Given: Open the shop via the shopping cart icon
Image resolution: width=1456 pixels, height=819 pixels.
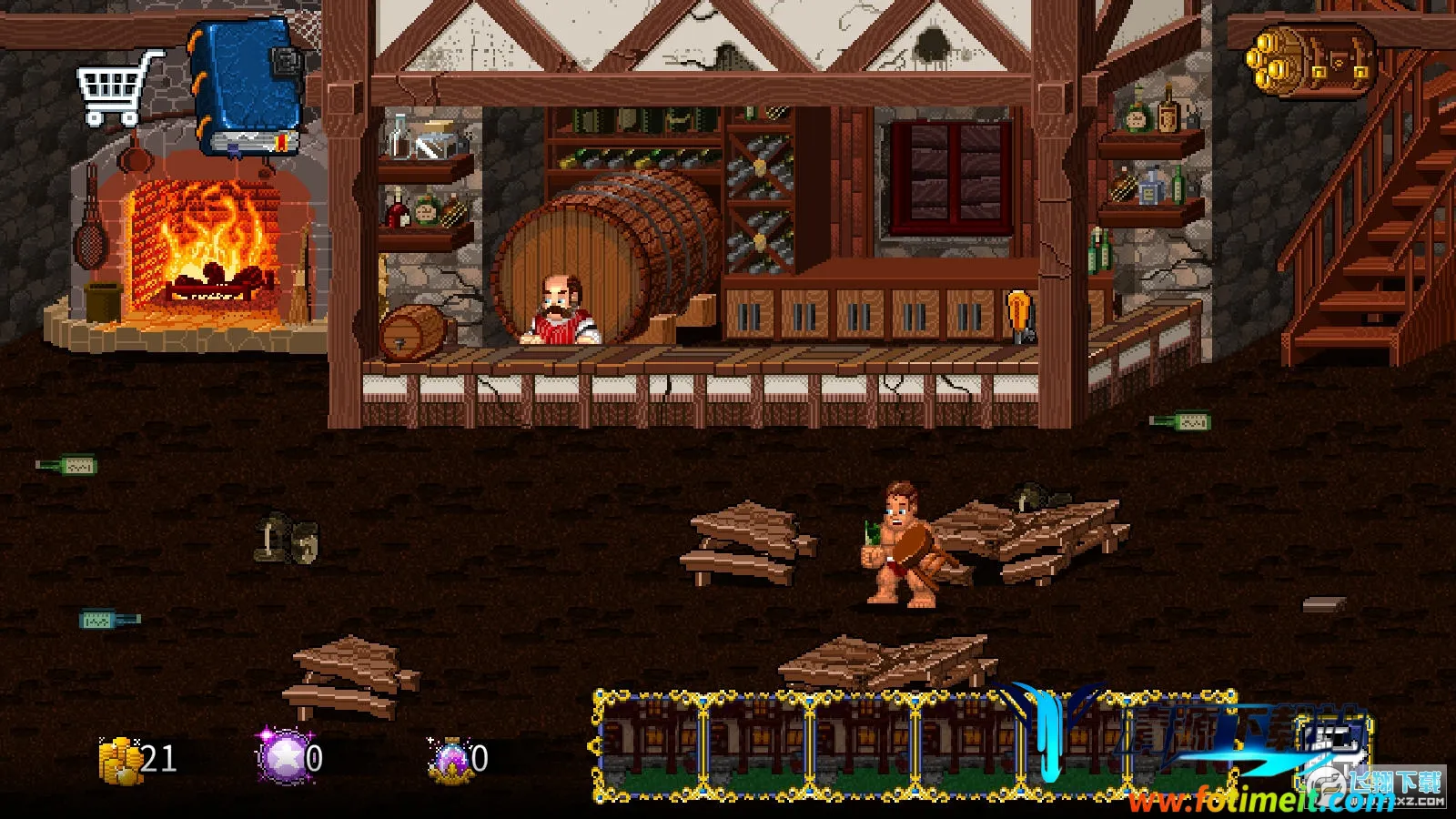Looking at the screenshot, I should 118,88.
